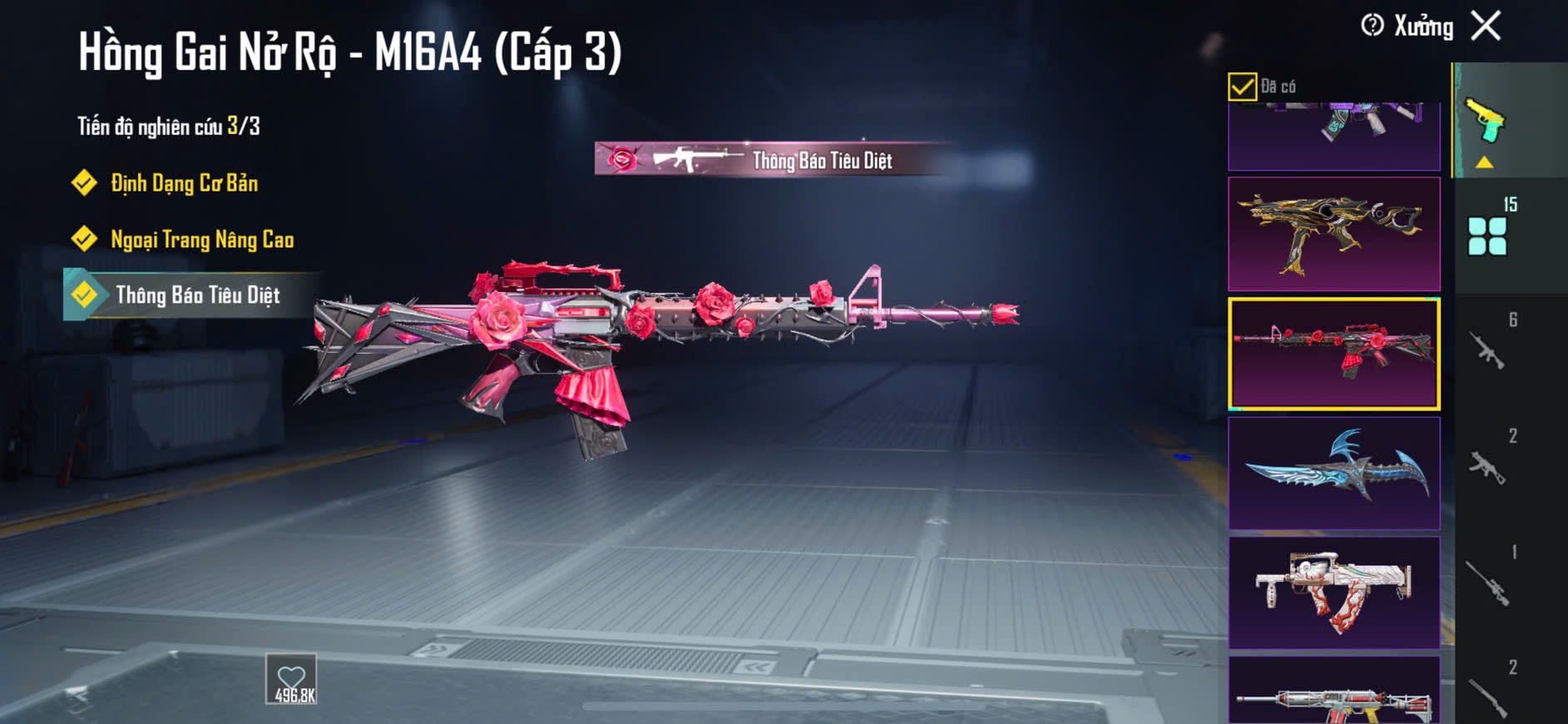The height and width of the screenshot is (724, 1568).
Task: Choose Ngoại Trang Nâng Cao stage
Action: click(x=201, y=240)
